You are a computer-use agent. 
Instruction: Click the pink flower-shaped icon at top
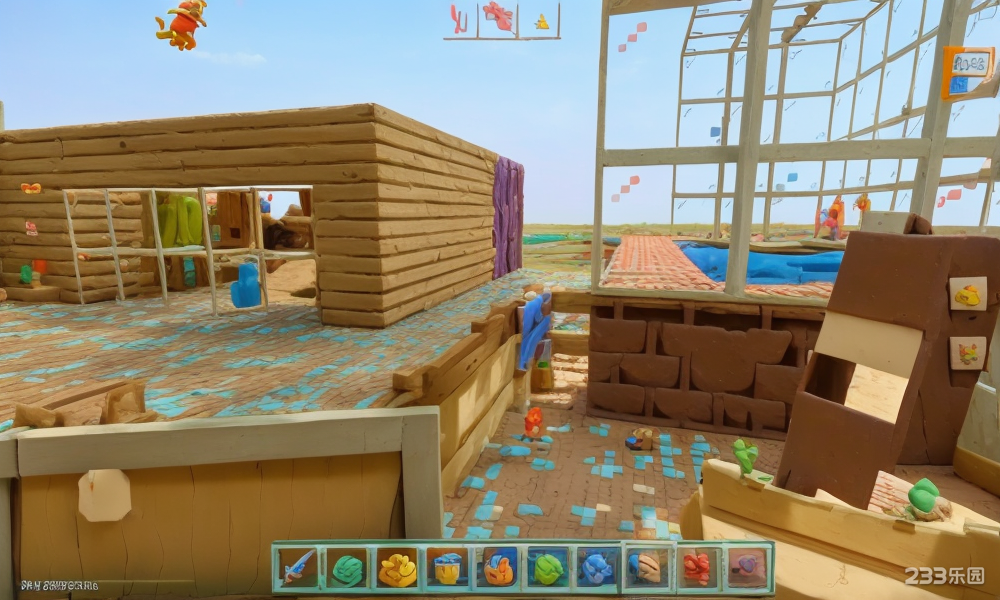(x=498, y=16)
